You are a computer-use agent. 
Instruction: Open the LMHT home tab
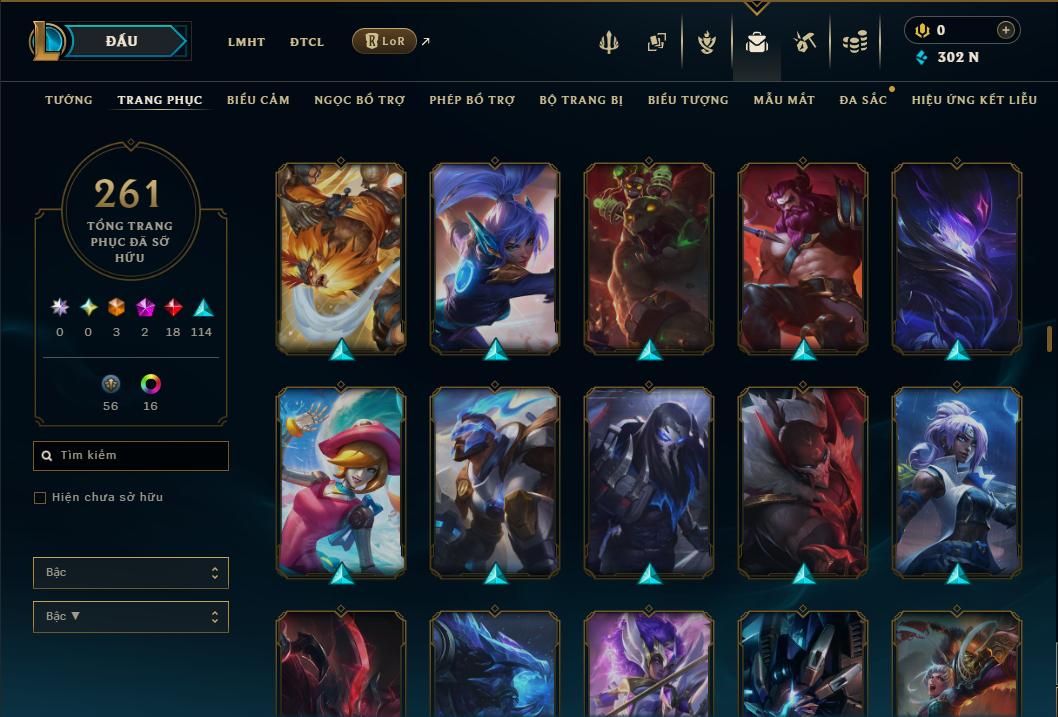(246, 42)
